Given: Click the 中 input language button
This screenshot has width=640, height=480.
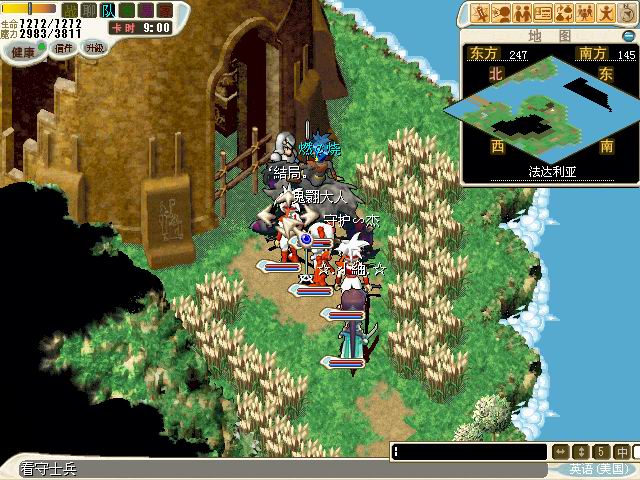Looking at the screenshot, I should click(621, 452).
